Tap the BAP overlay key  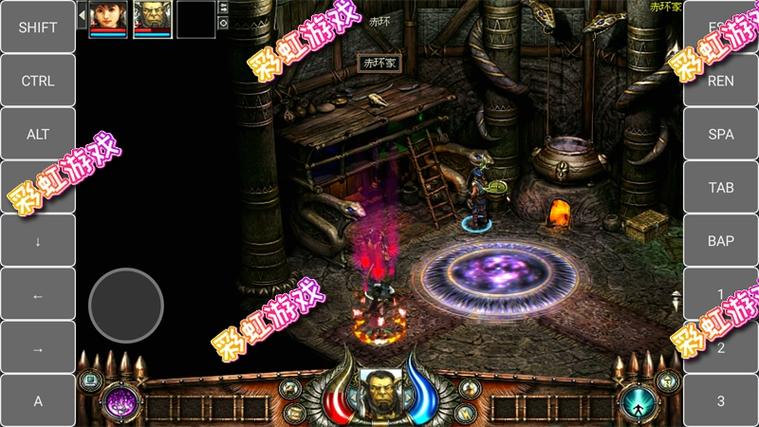(721, 241)
